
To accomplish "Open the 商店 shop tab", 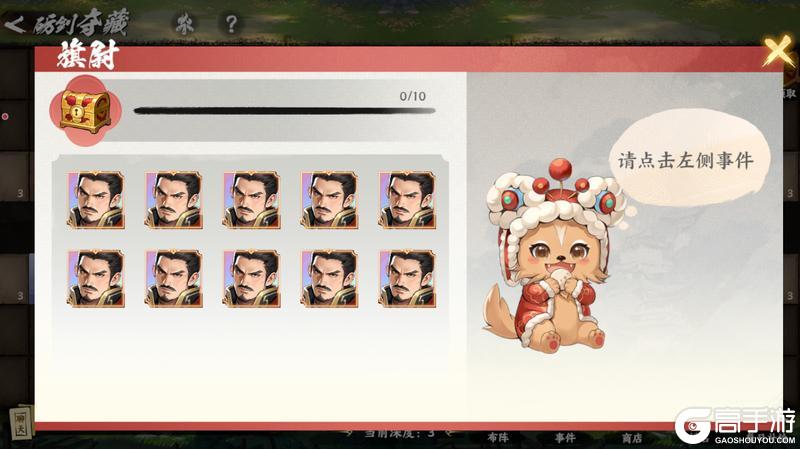I will tap(631, 437).
